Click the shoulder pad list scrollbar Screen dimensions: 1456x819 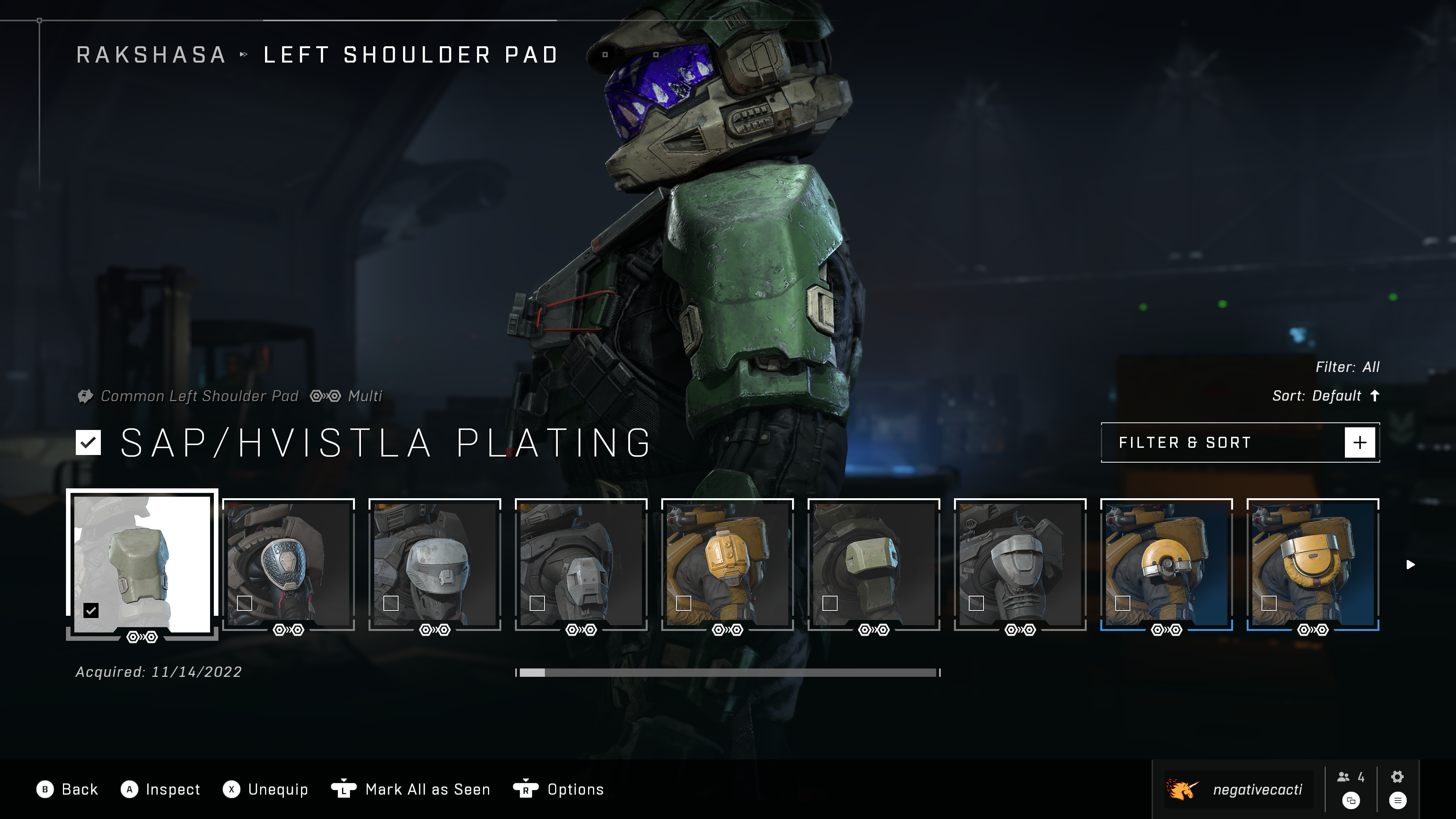click(x=728, y=673)
